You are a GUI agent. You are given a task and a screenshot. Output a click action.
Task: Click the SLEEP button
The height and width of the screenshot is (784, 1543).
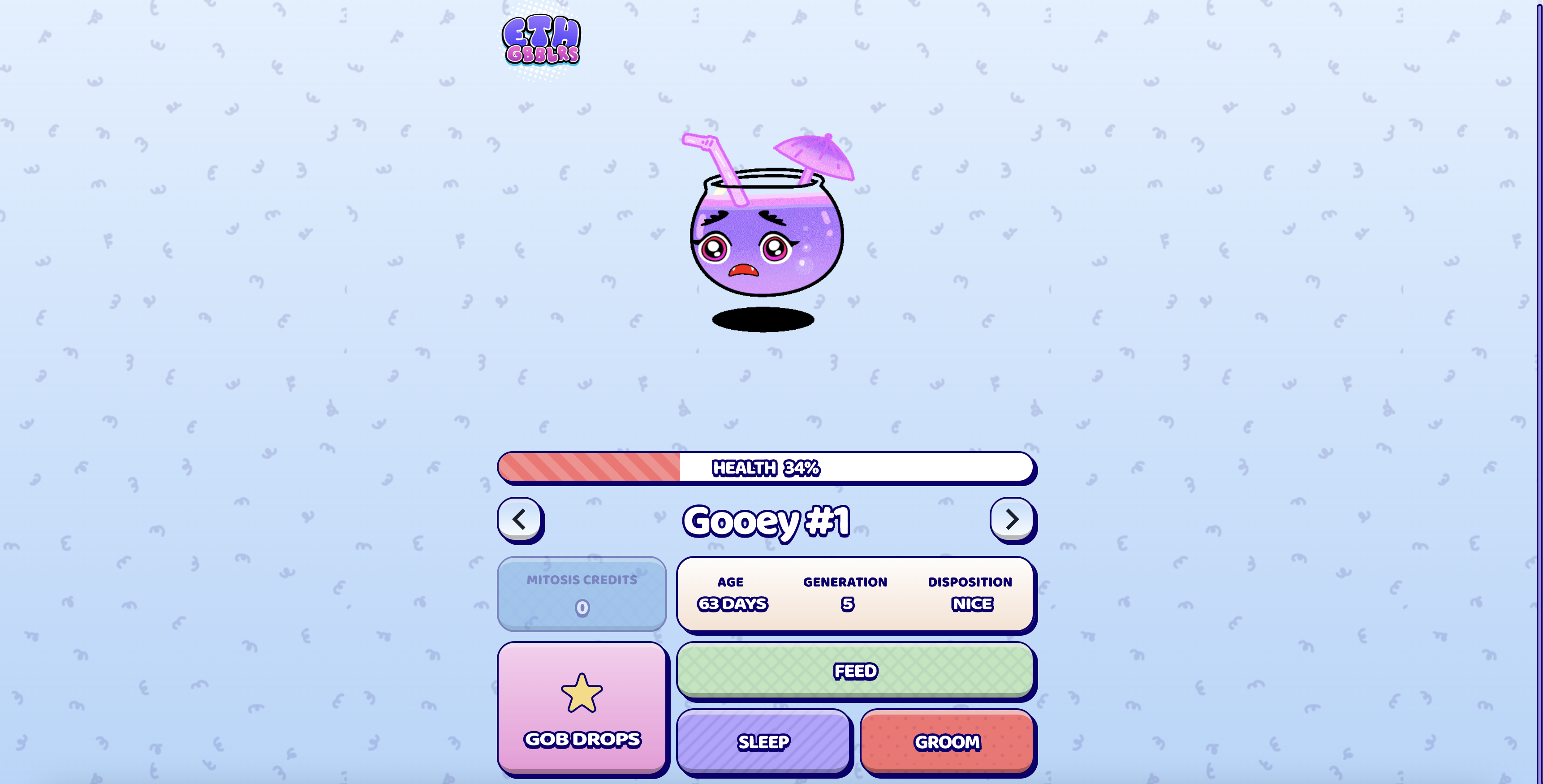tap(763, 742)
